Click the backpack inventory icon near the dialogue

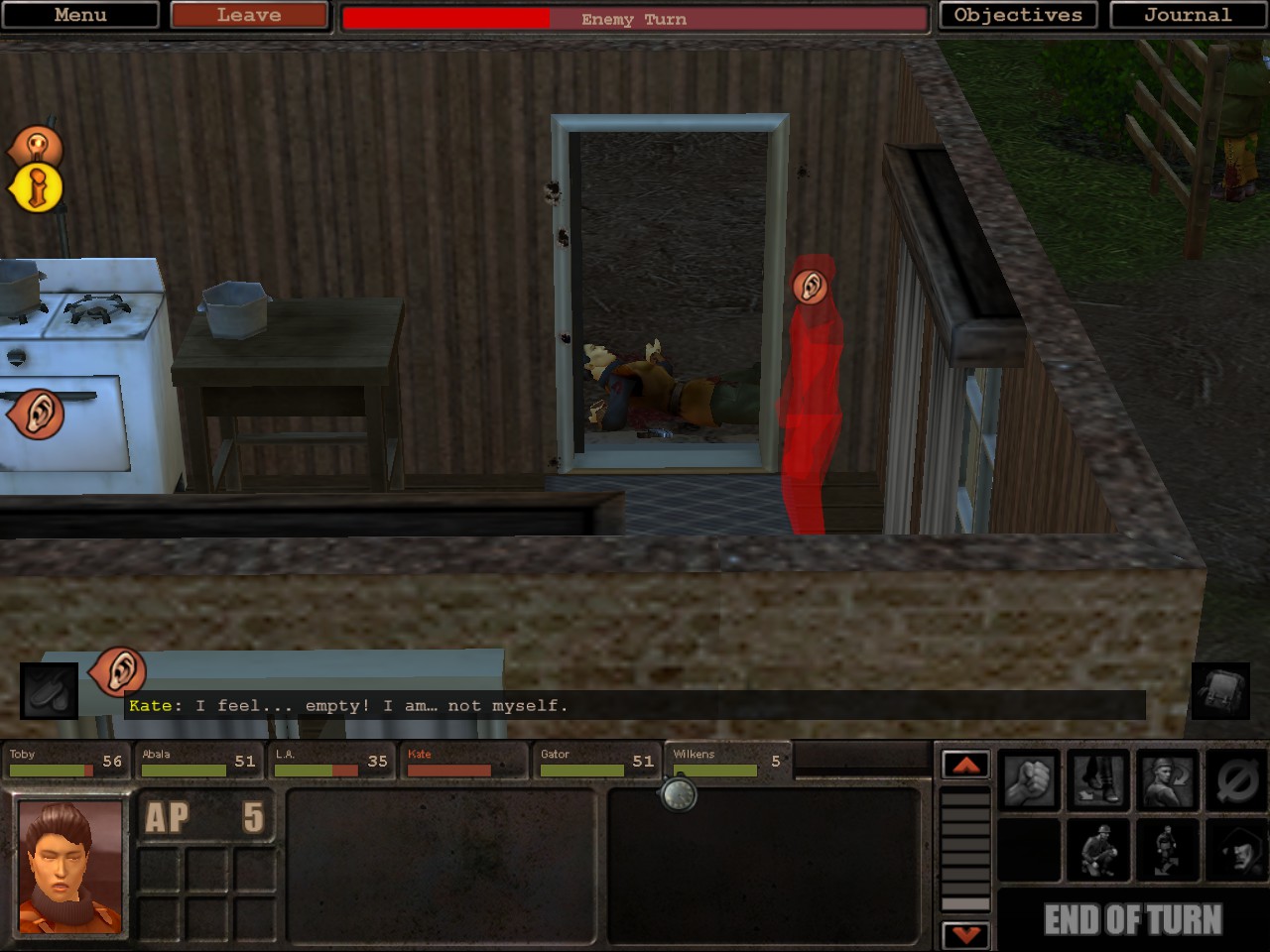pos(1218,689)
